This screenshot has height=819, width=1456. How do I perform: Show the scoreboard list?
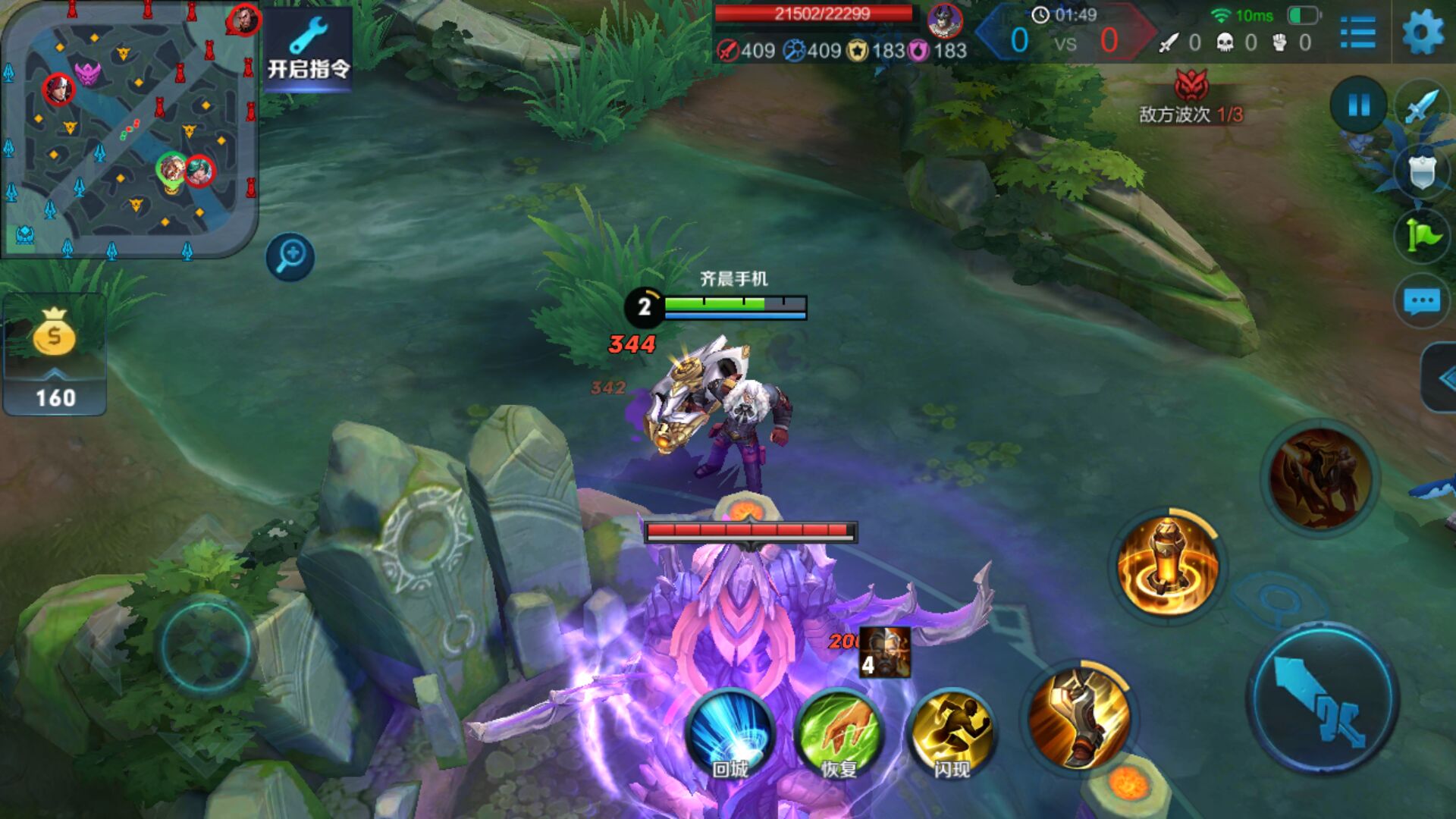[1357, 33]
